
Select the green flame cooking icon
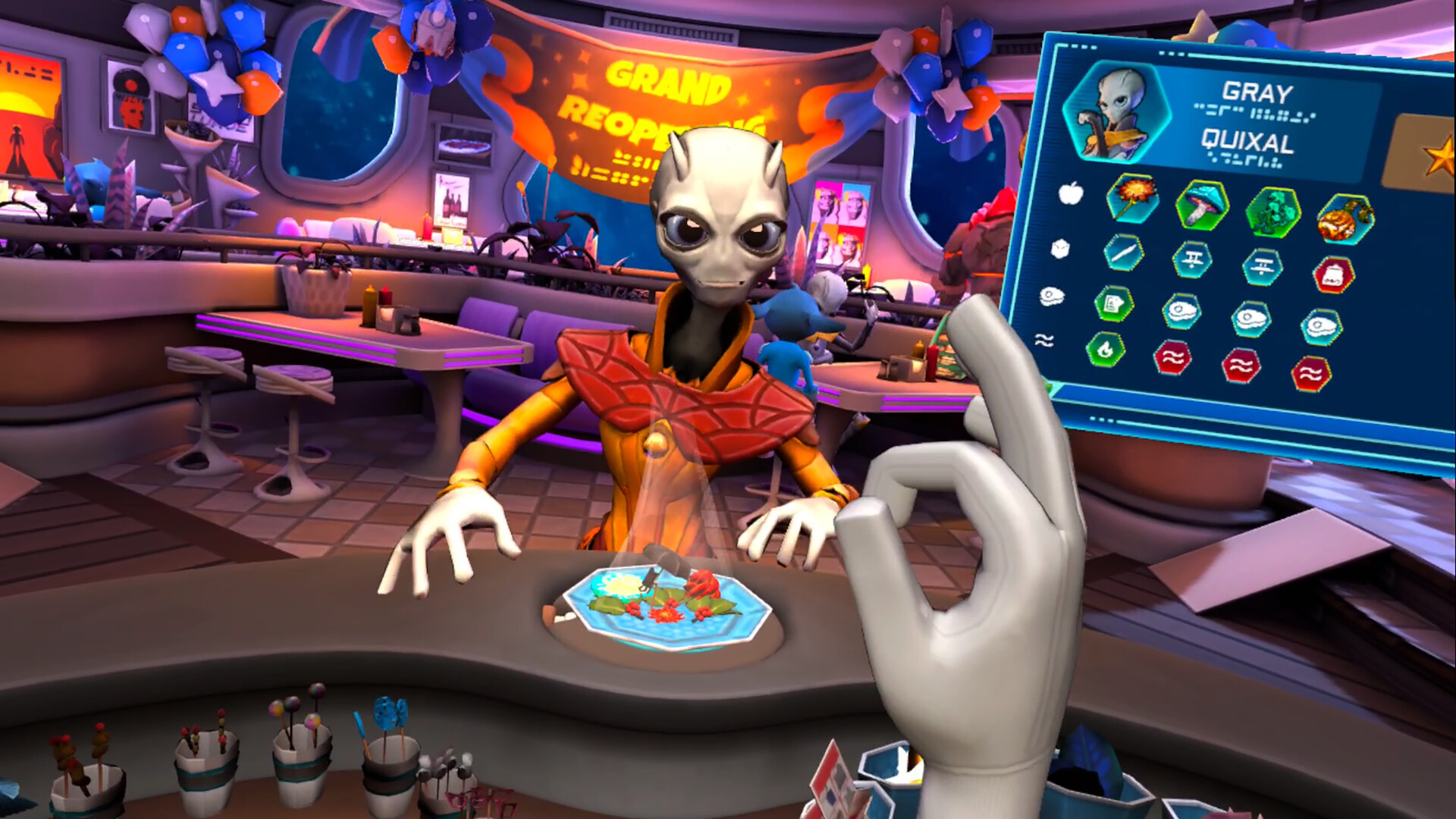pyautogui.click(x=1105, y=353)
